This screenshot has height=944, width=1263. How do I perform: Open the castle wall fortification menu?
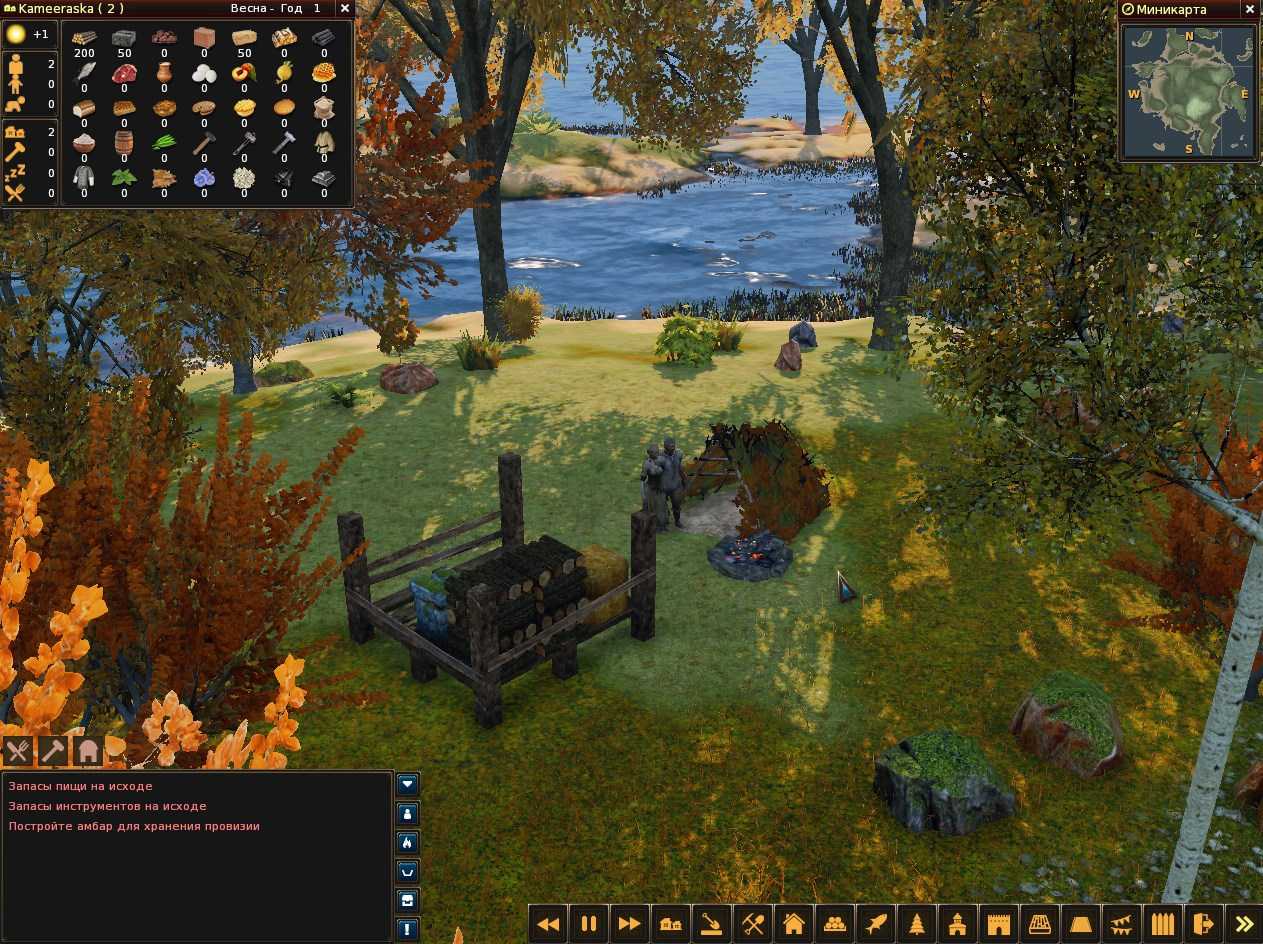[998, 924]
